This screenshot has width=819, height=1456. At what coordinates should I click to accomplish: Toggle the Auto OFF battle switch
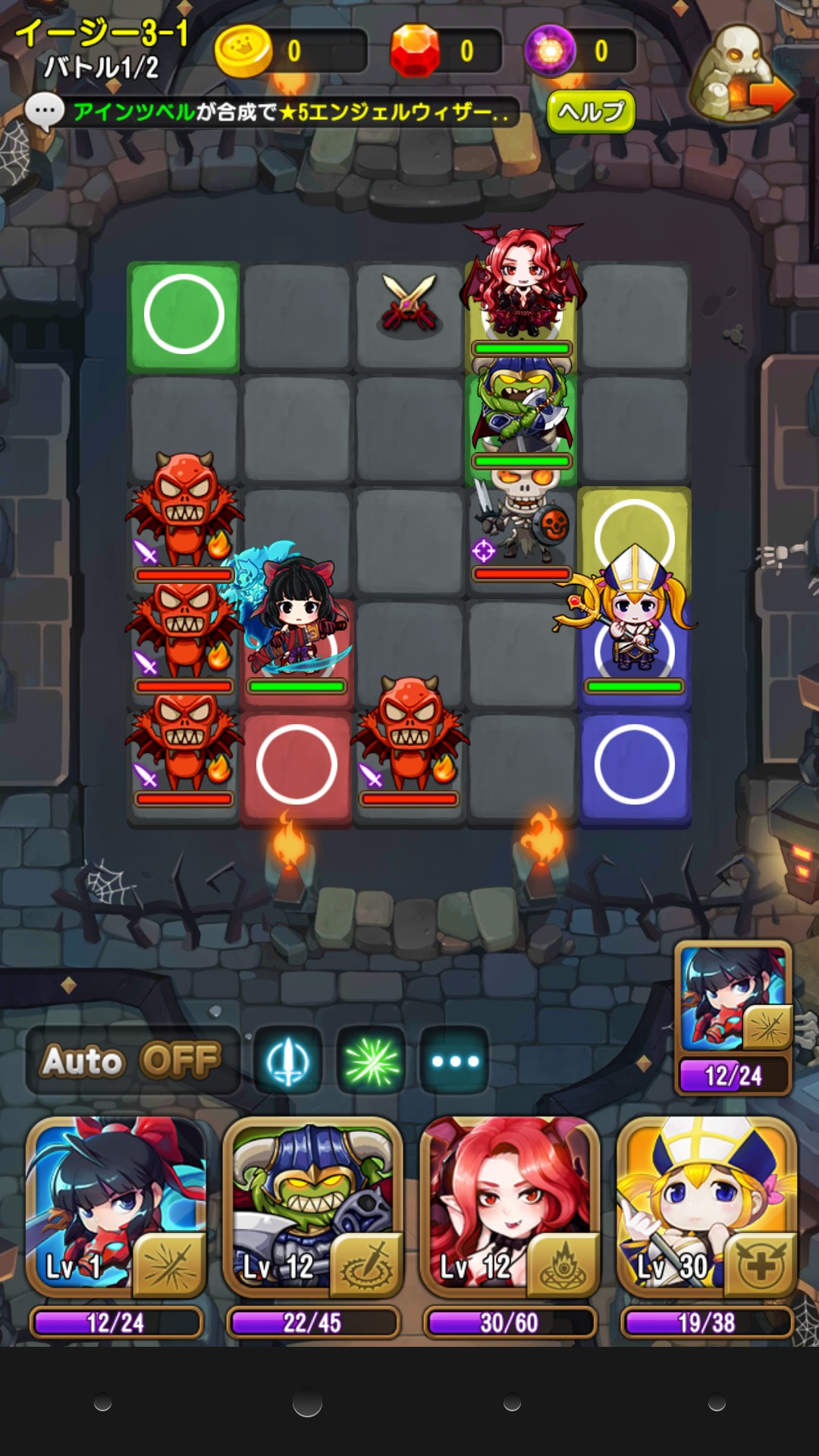[133, 1060]
